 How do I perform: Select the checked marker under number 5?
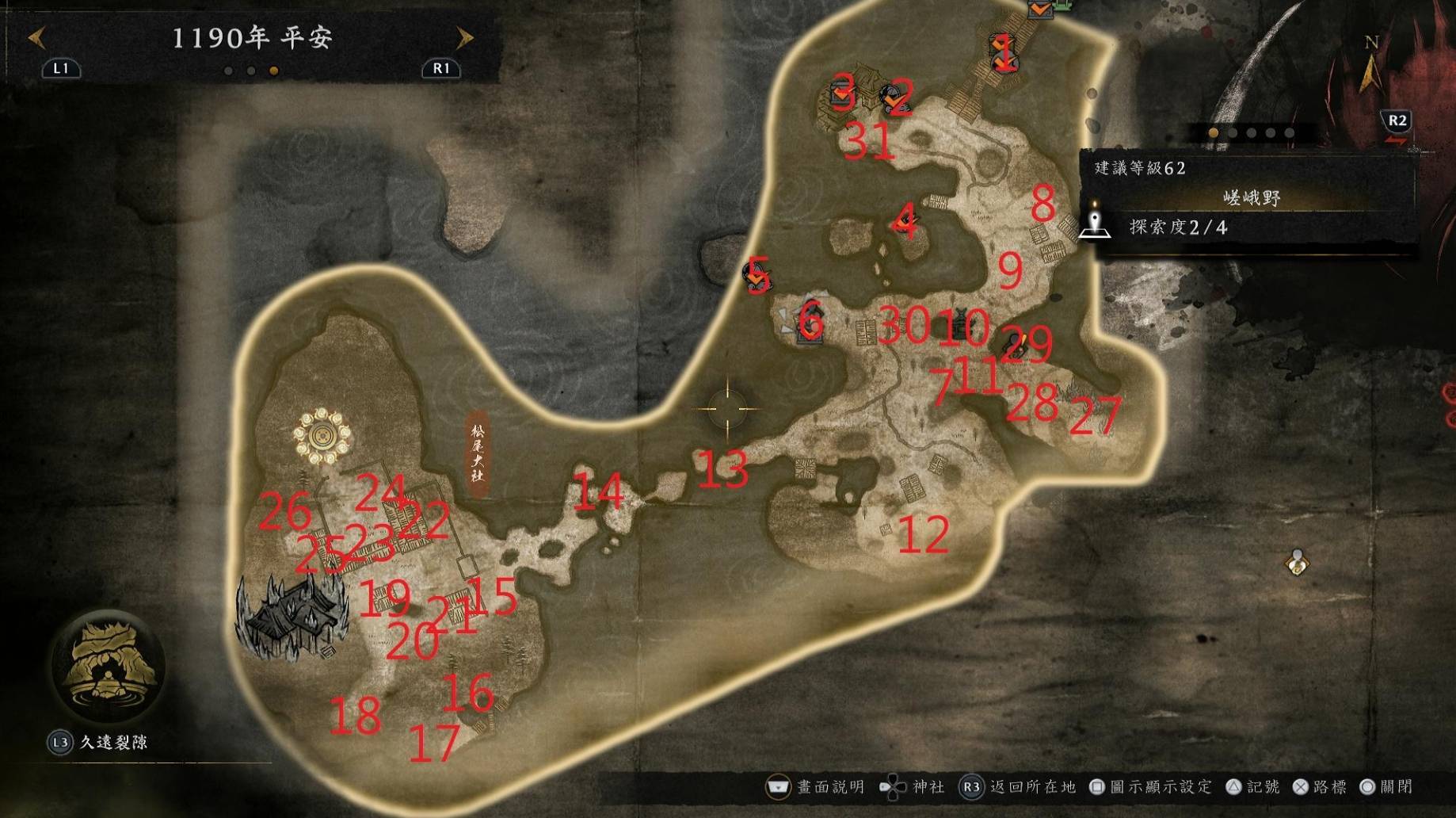pyautogui.click(x=757, y=276)
